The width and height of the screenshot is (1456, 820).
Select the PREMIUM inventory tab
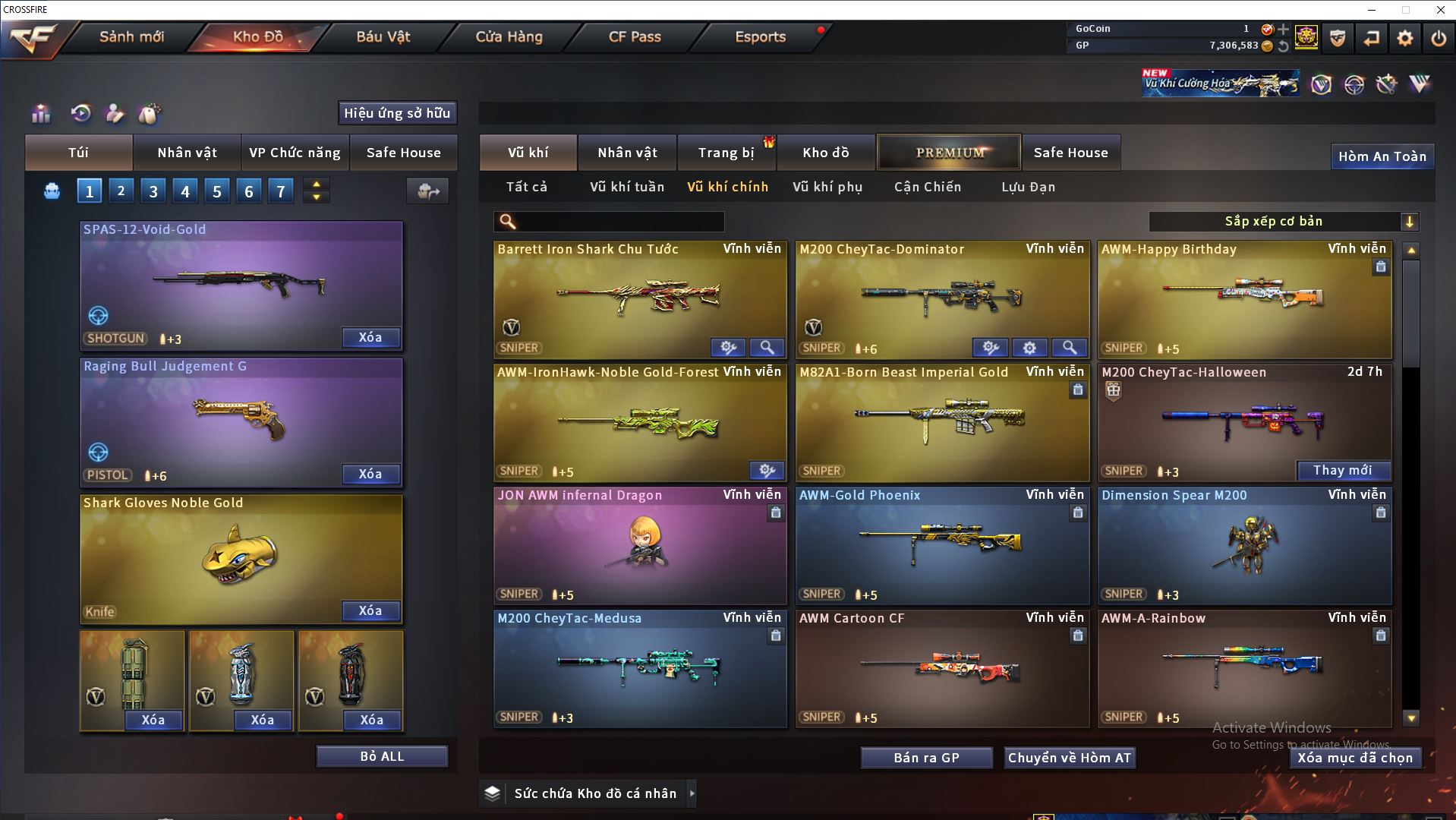(949, 153)
